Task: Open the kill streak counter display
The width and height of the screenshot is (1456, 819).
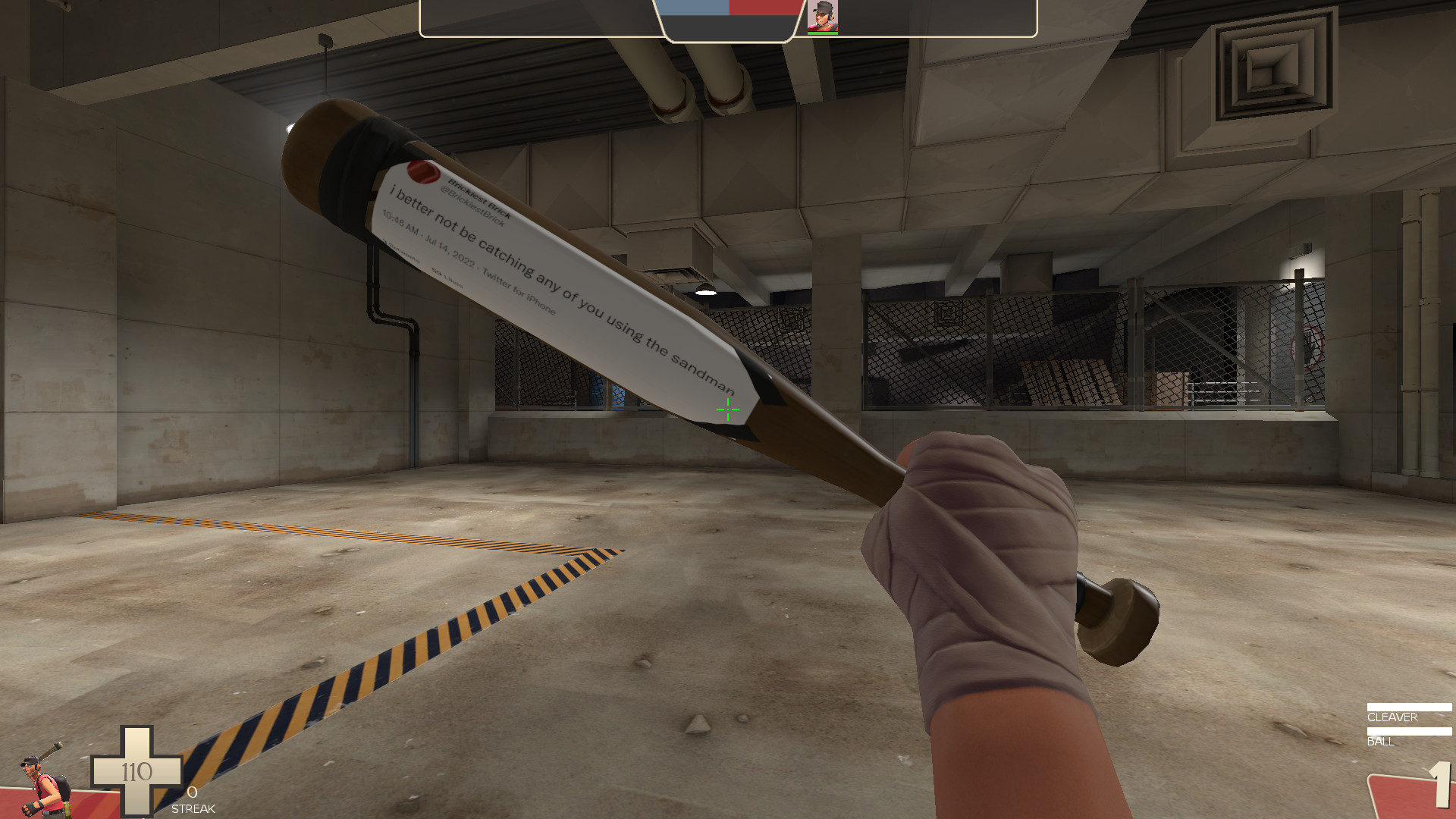Action: pyautogui.click(x=193, y=796)
